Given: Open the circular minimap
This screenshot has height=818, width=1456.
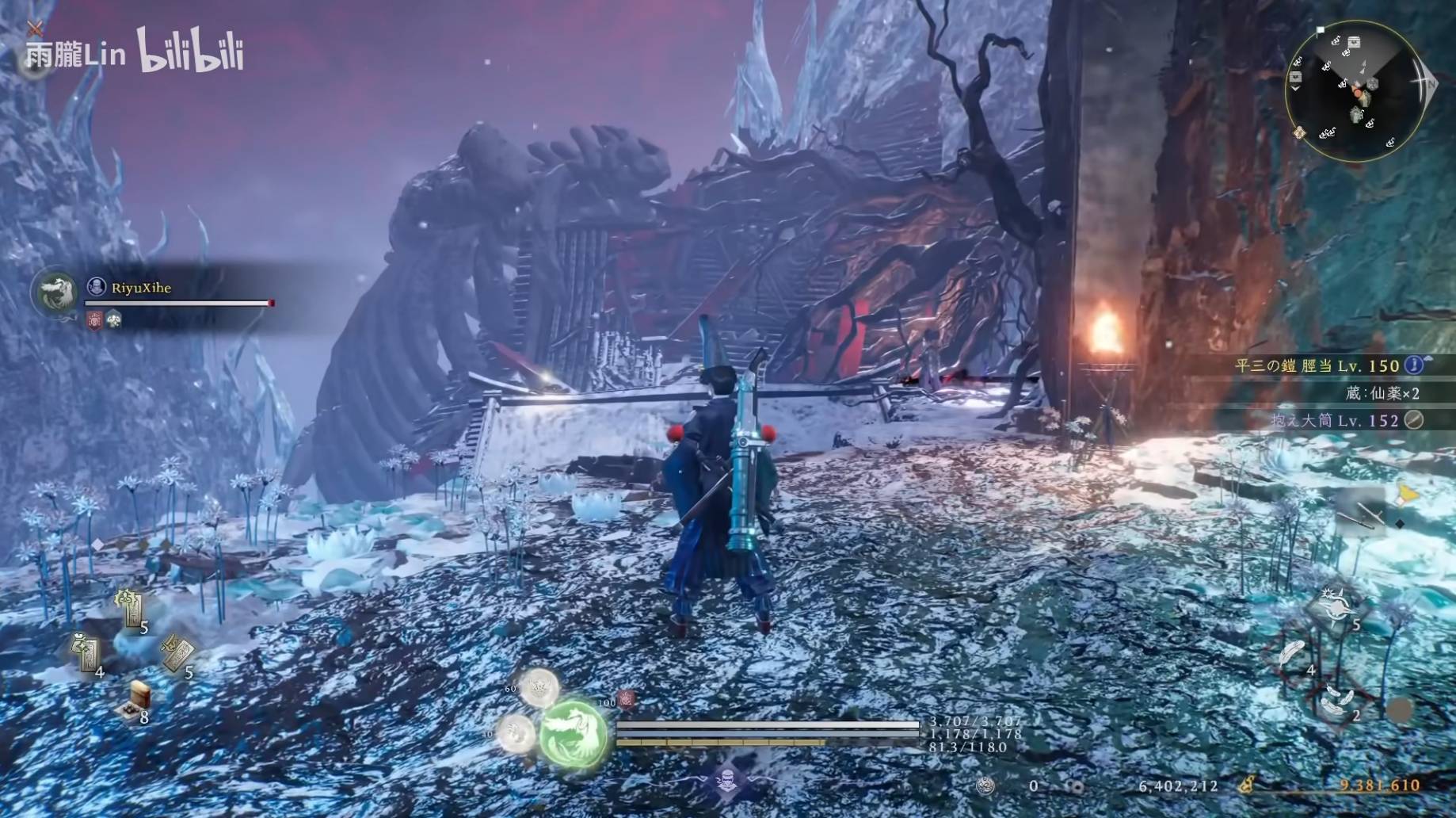Looking at the screenshot, I should pos(1355,90).
